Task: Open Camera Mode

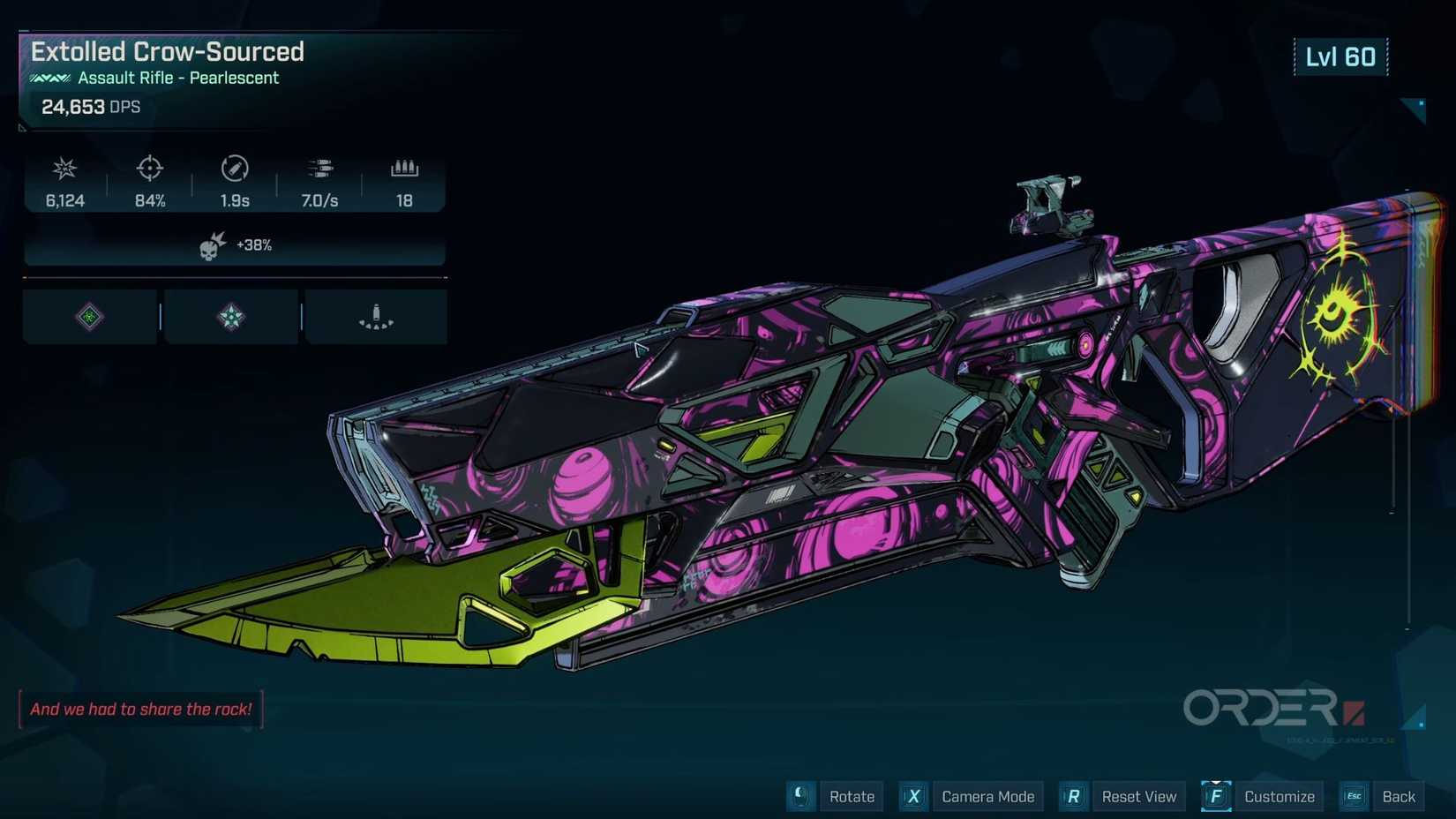Action: click(988, 796)
